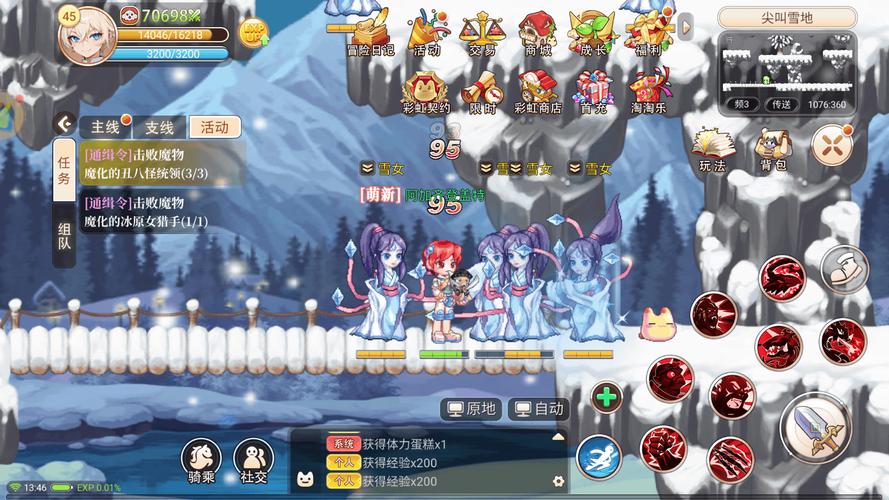The height and width of the screenshot is (500, 889).
Task: Open the 玩法 gameplay book
Action: 712,148
